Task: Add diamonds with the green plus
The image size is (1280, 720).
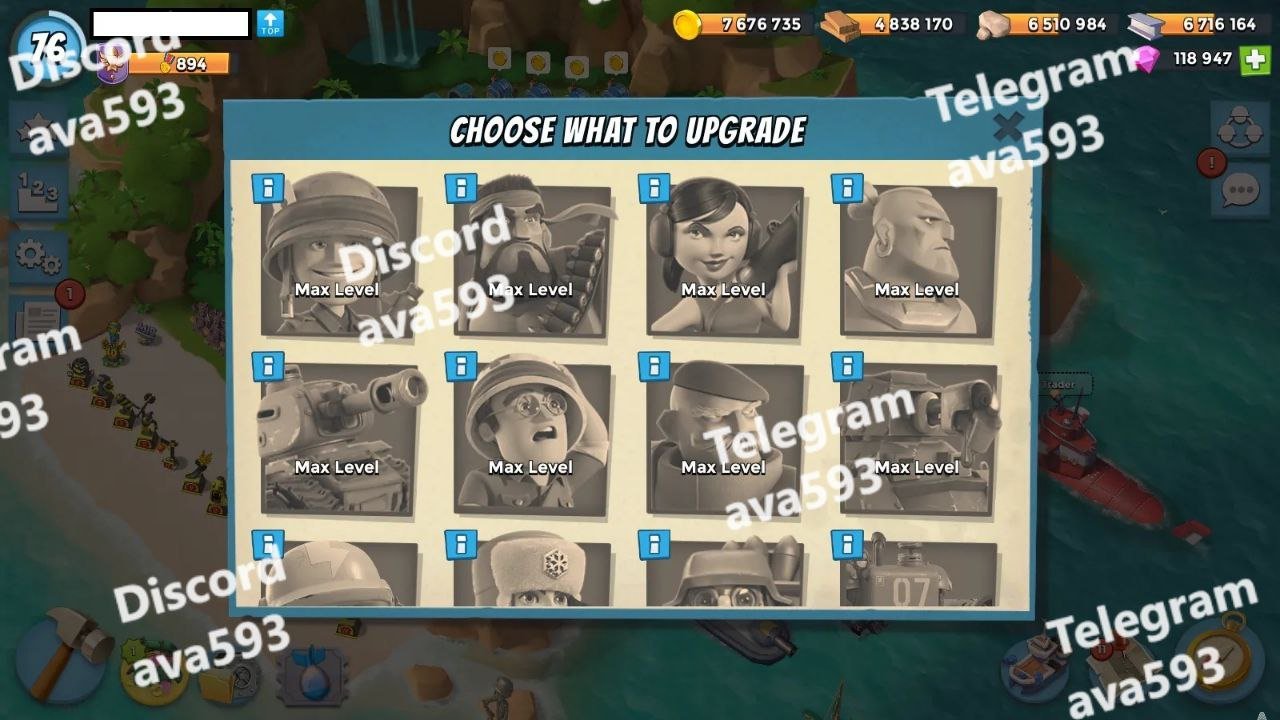Action: [1255, 59]
